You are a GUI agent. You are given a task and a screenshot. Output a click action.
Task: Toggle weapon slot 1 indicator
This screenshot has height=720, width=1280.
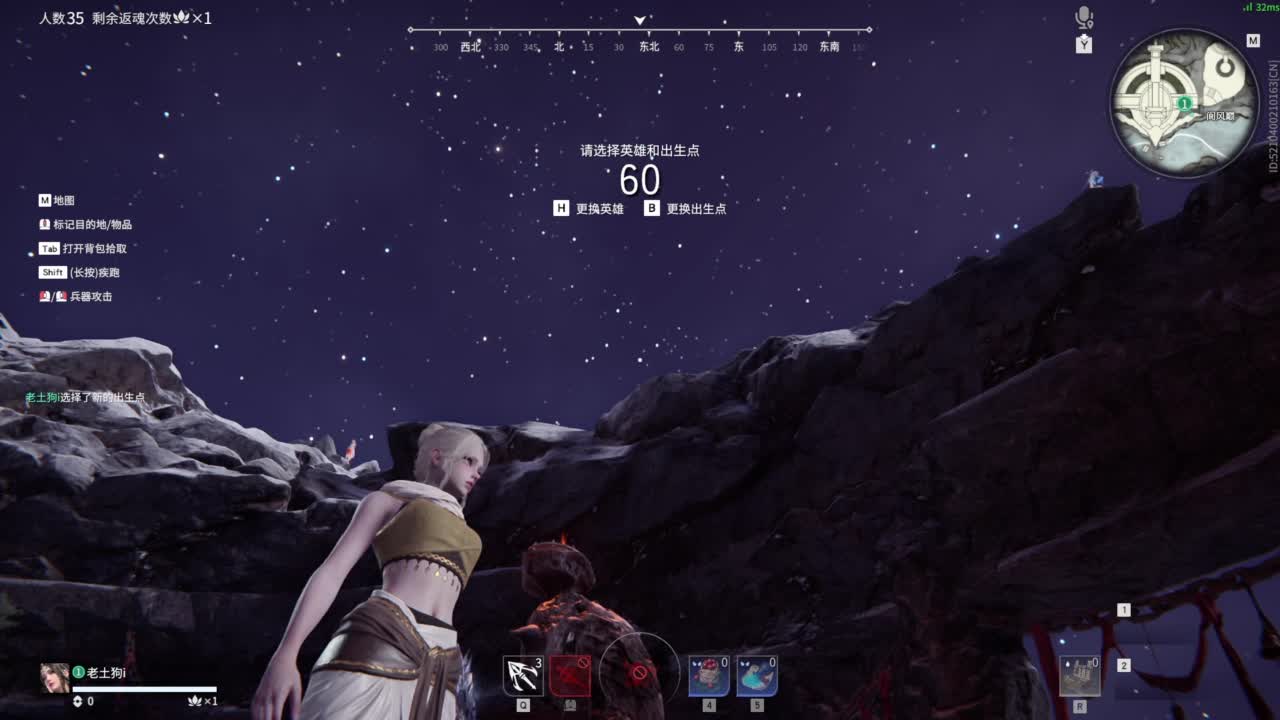(1123, 608)
